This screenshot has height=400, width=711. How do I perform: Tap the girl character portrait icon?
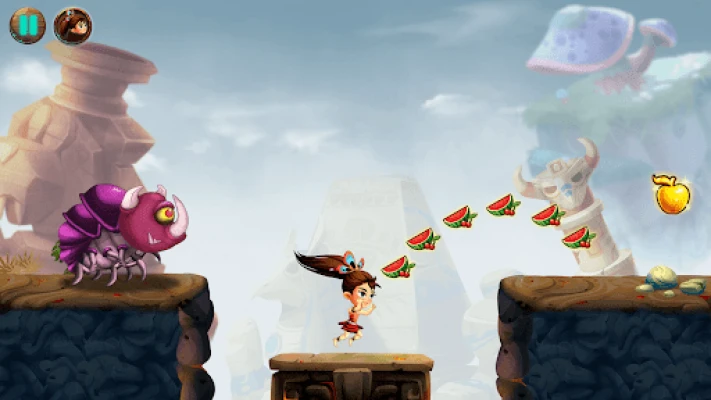(x=72, y=25)
